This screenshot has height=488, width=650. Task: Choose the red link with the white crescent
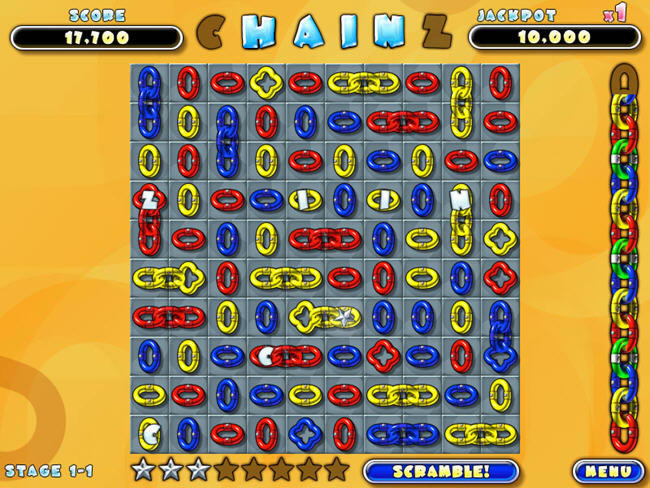(266, 355)
